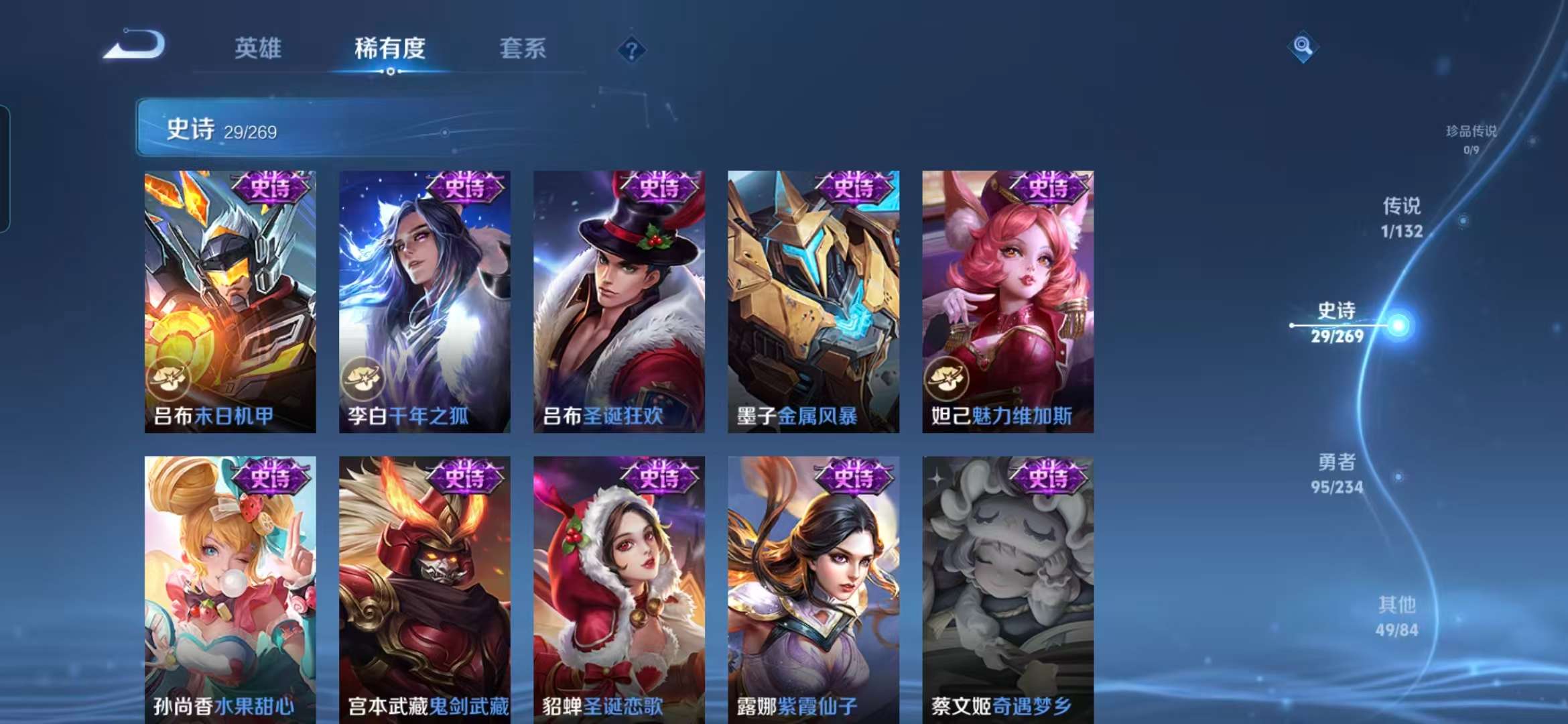Jump to the 其他 rarity section

[x=1397, y=617]
